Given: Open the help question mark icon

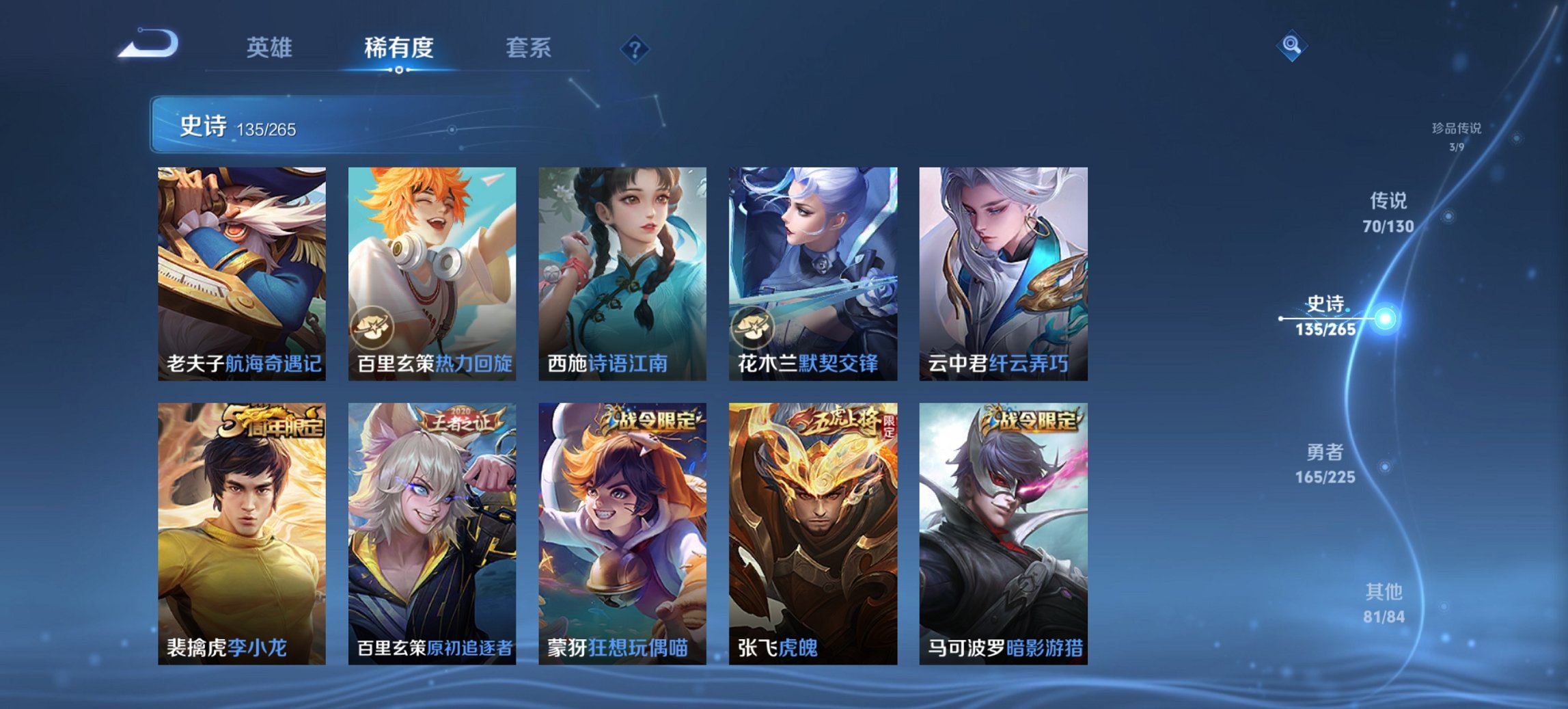Looking at the screenshot, I should pos(635,49).
